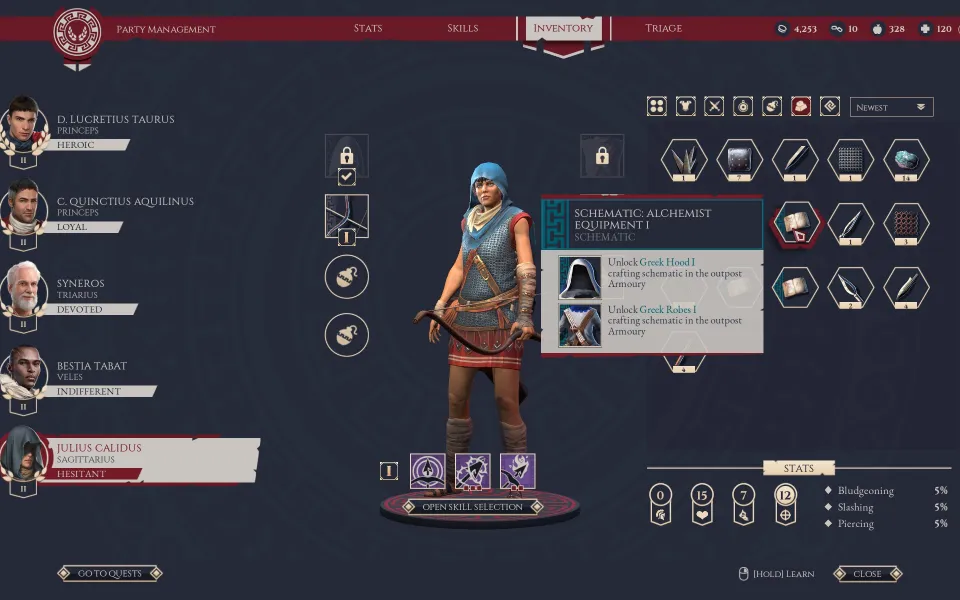Open the Newest sort dropdown
Screen dimensions: 960x600
891,107
